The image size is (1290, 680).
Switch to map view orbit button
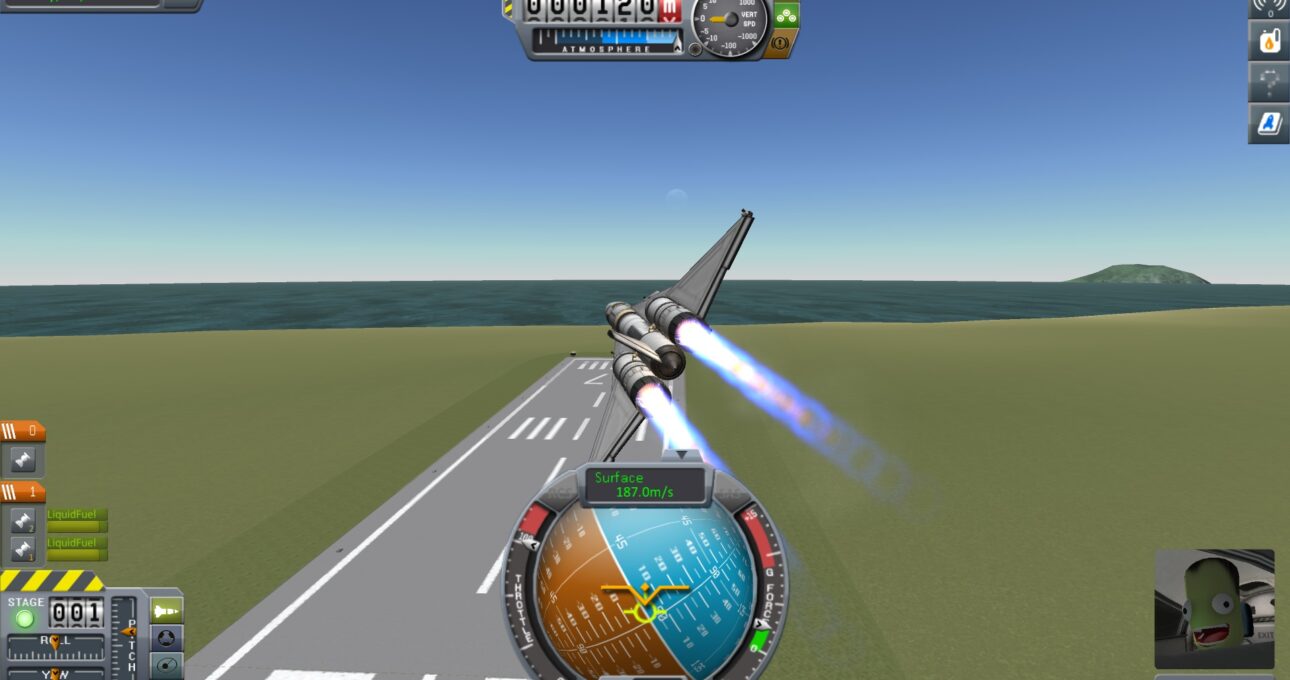click(x=166, y=665)
